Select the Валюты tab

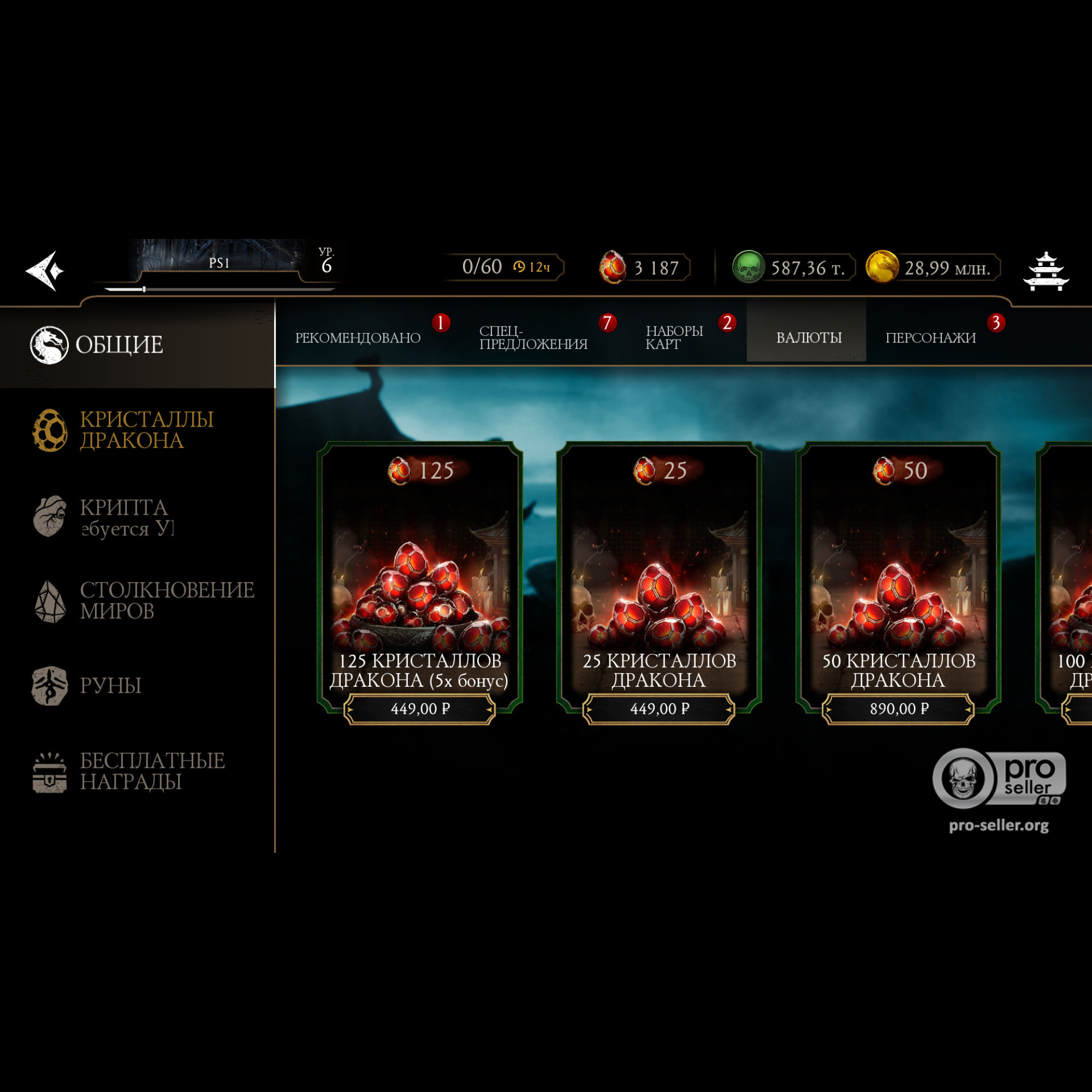pyautogui.click(x=808, y=337)
